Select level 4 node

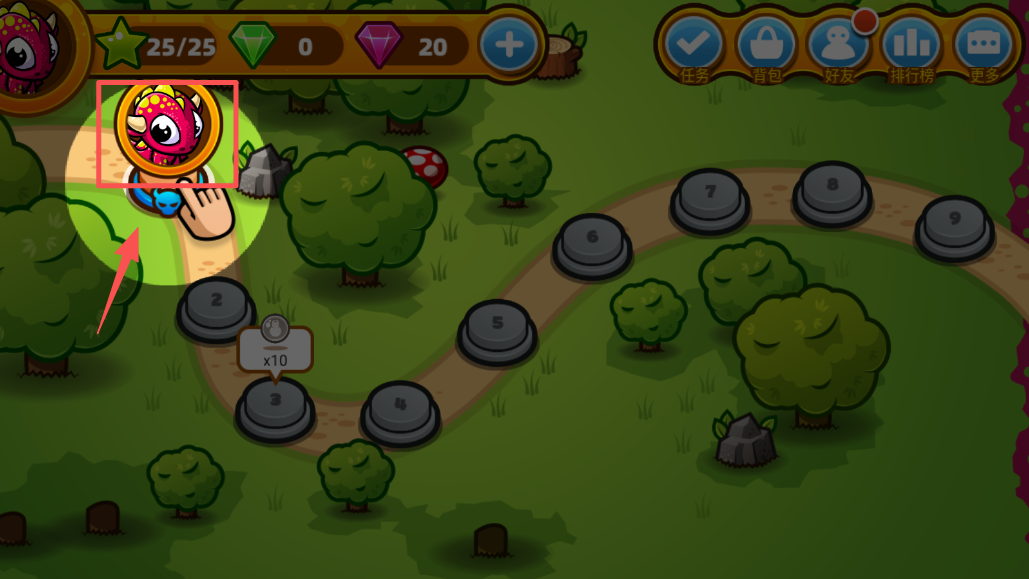coord(400,409)
